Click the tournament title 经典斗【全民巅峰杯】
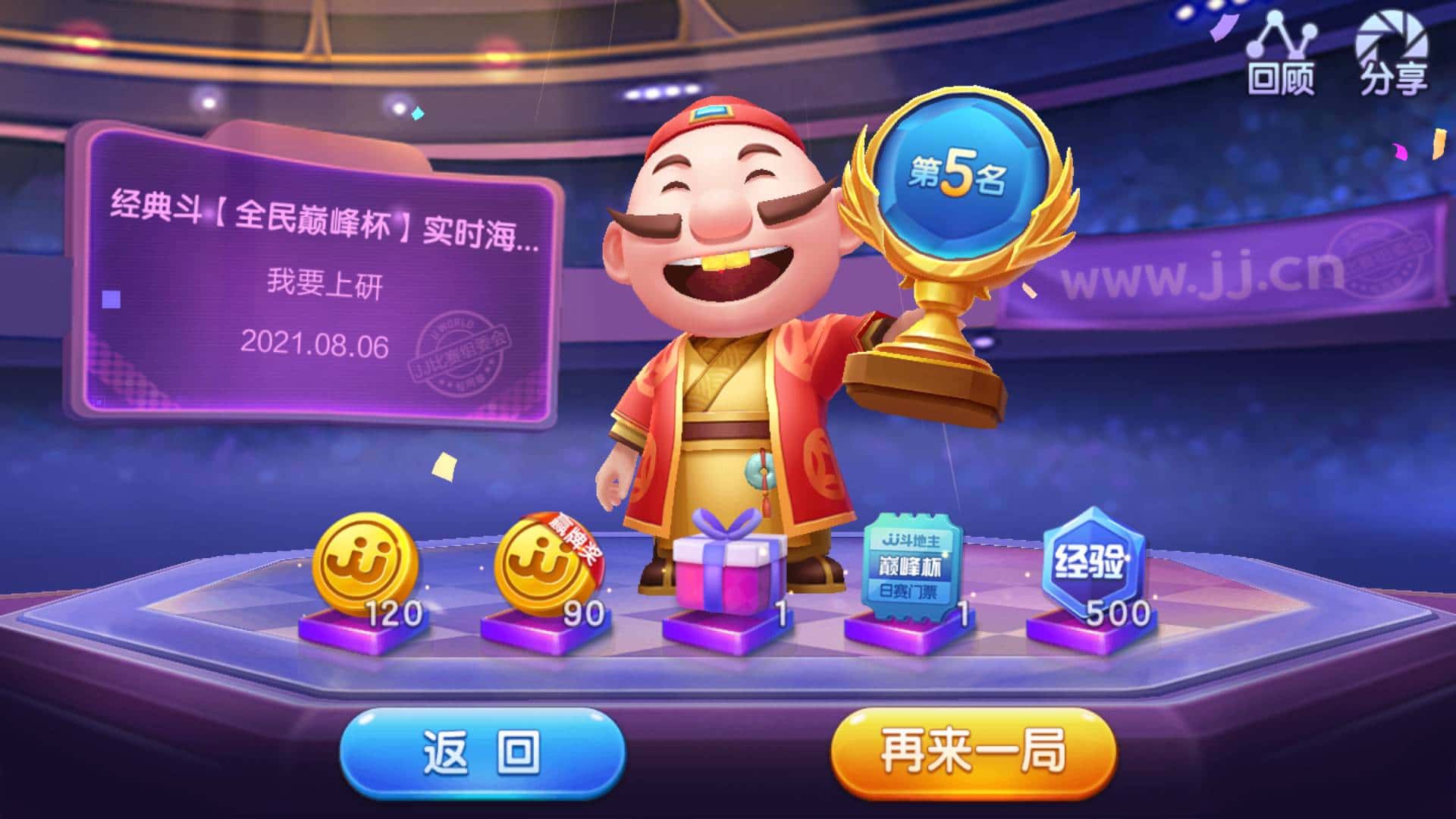Image resolution: width=1456 pixels, height=819 pixels. click(x=318, y=216)
